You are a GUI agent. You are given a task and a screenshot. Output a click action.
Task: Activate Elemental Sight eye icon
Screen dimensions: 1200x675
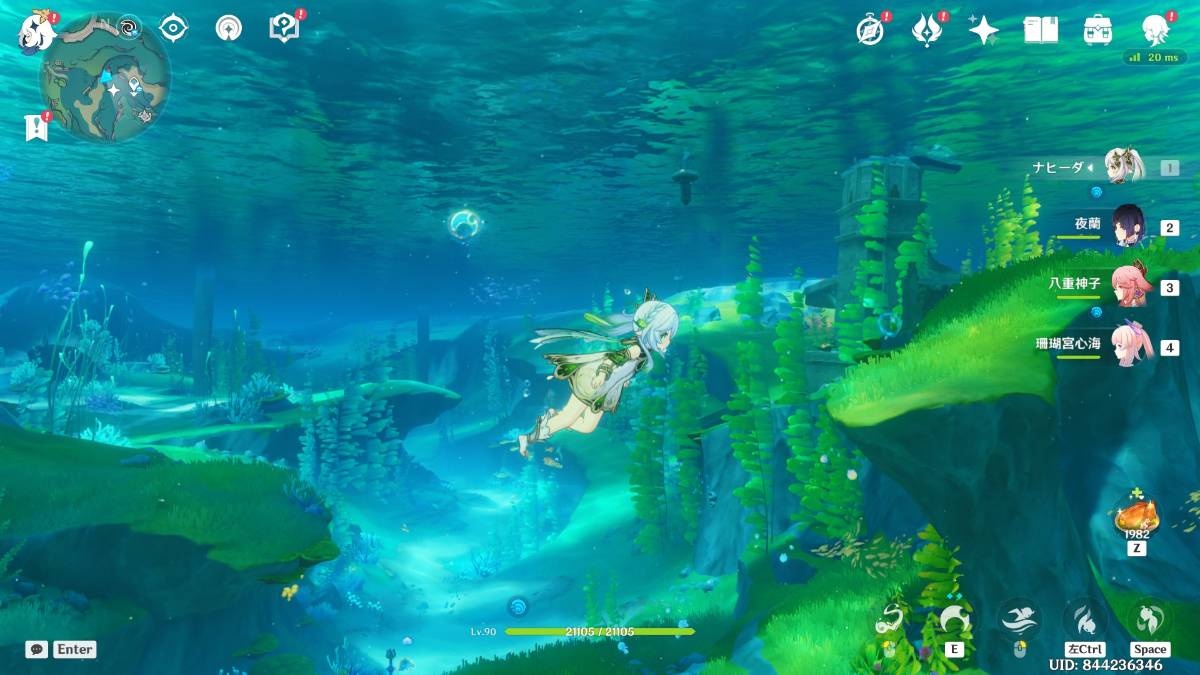(174, 28)
